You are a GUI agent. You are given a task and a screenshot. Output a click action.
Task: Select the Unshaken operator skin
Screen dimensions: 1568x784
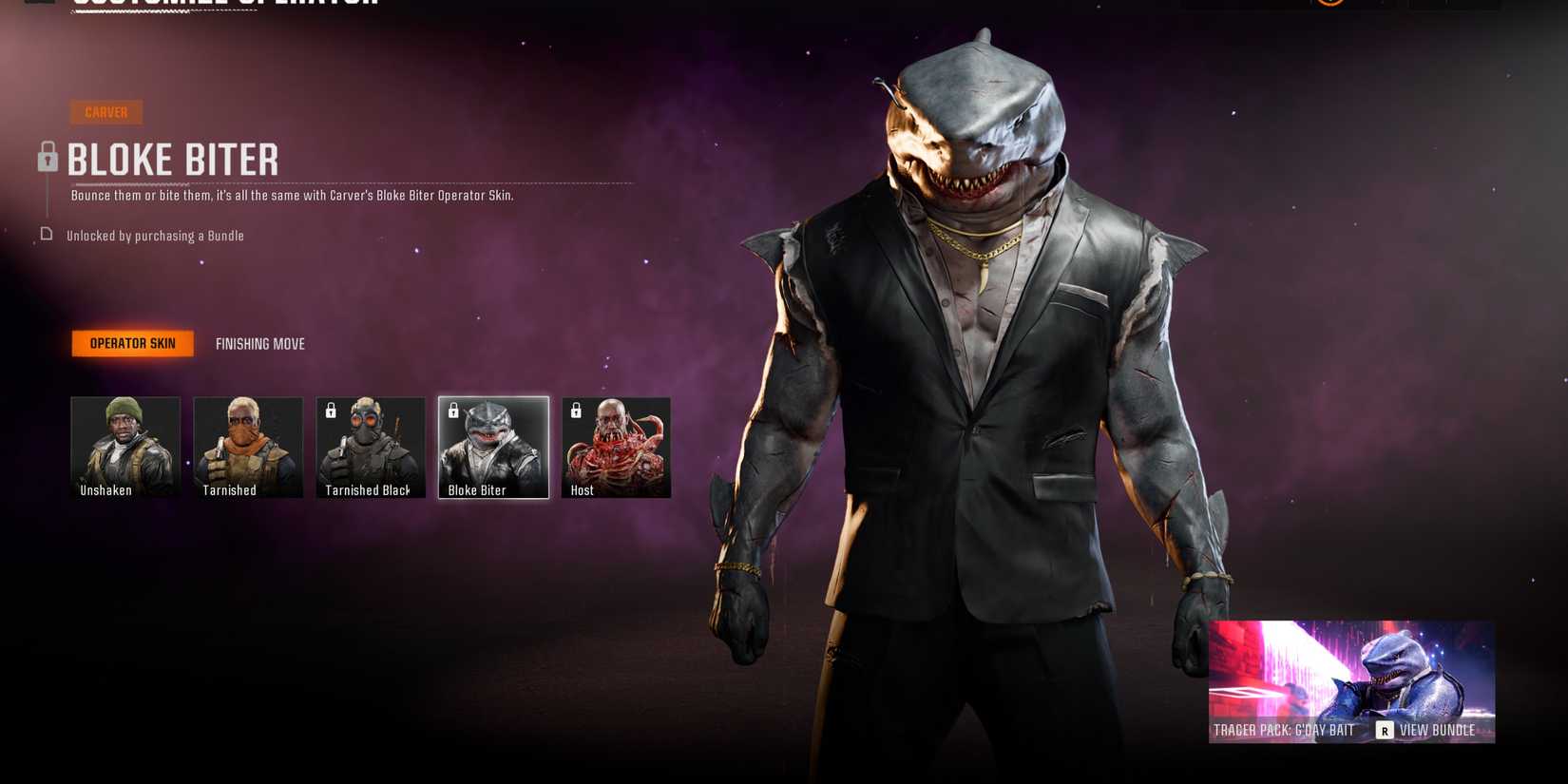tap(124, 446)
